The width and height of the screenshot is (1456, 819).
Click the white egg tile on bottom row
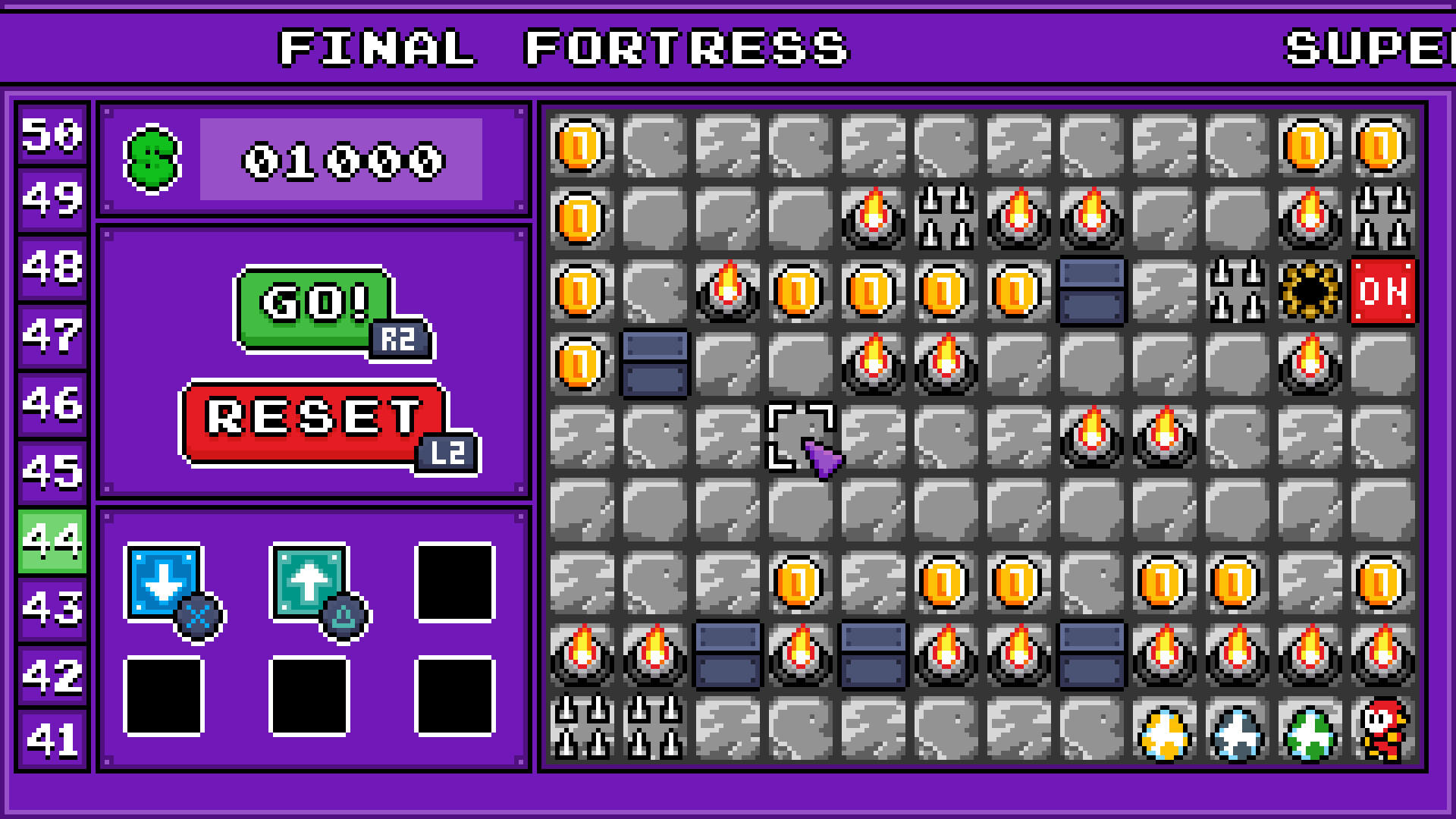1238,733
